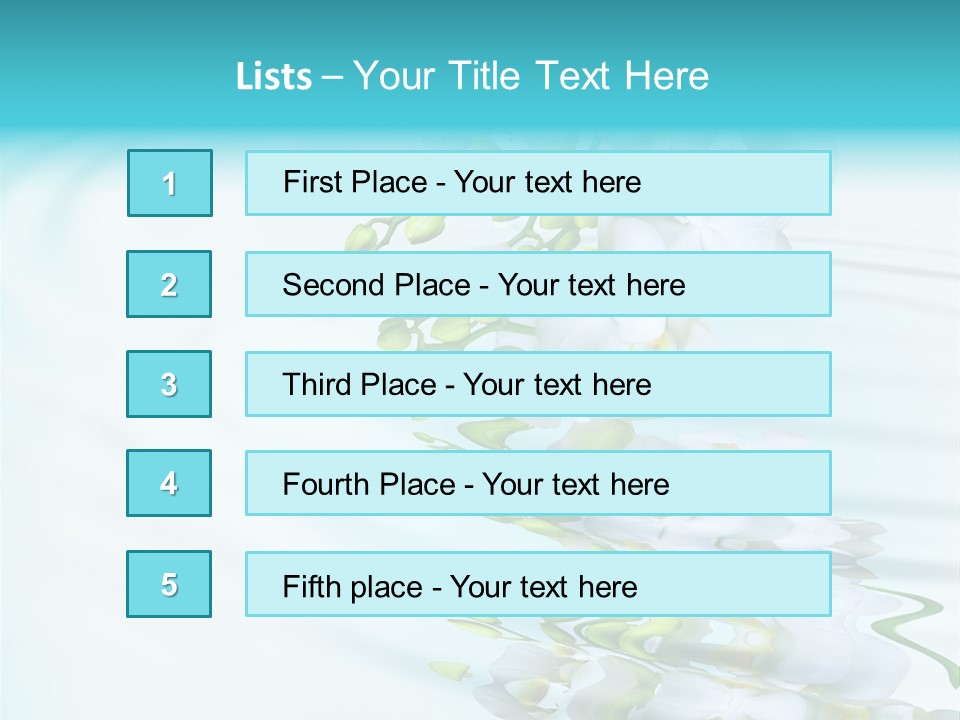Viewport: 960px width, 720px height.
Task: Select the number 1 box
Action: pos(170,183)
